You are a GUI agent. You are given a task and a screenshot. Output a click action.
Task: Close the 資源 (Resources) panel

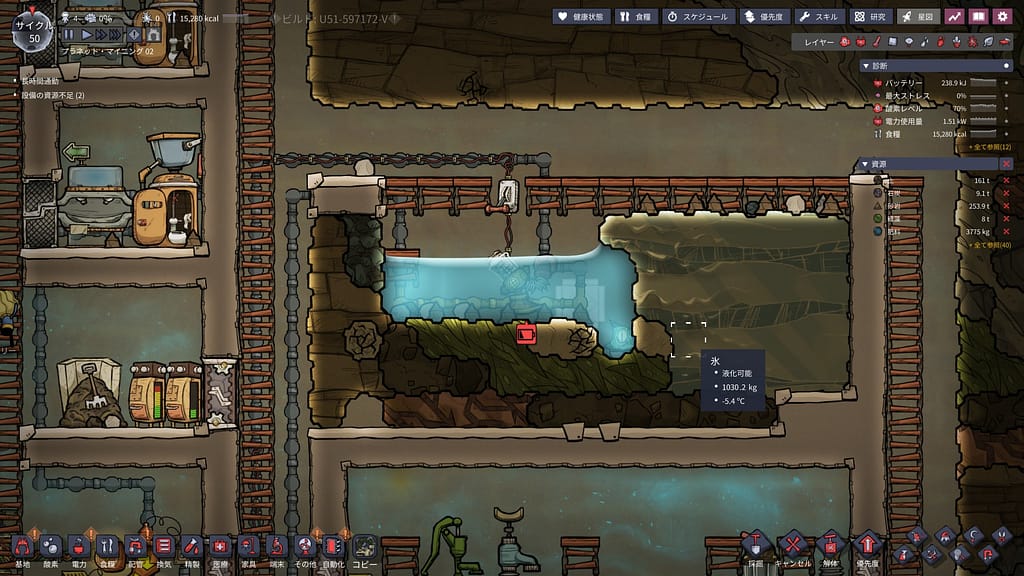(x=1006, y=163)
